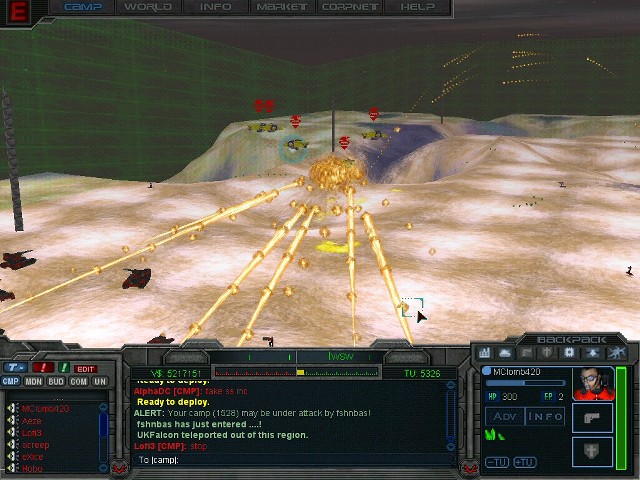Switch chat channel to CMP

[10, 381]
